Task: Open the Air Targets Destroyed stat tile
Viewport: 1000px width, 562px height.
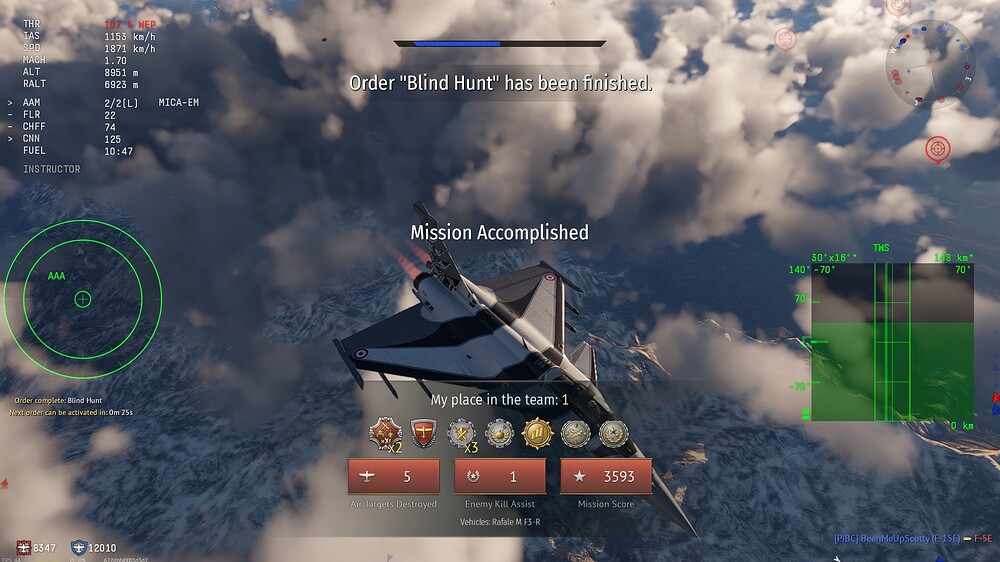Action: point(393,477)
